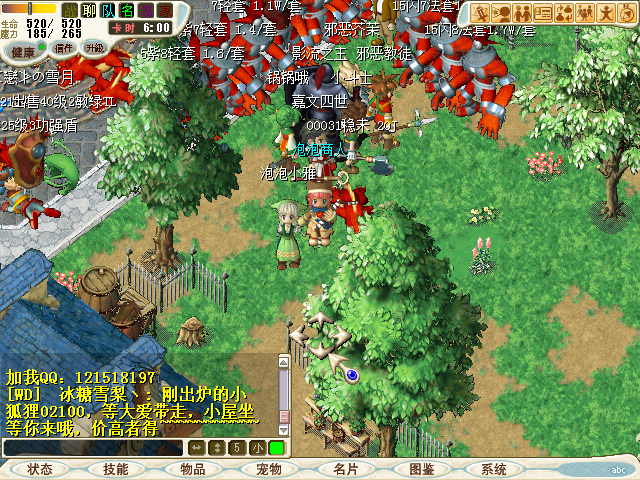The image size is (640, 480).
Task: Click the 升级 level-up button
Action: pyautogui.click(x=96, y=48)
